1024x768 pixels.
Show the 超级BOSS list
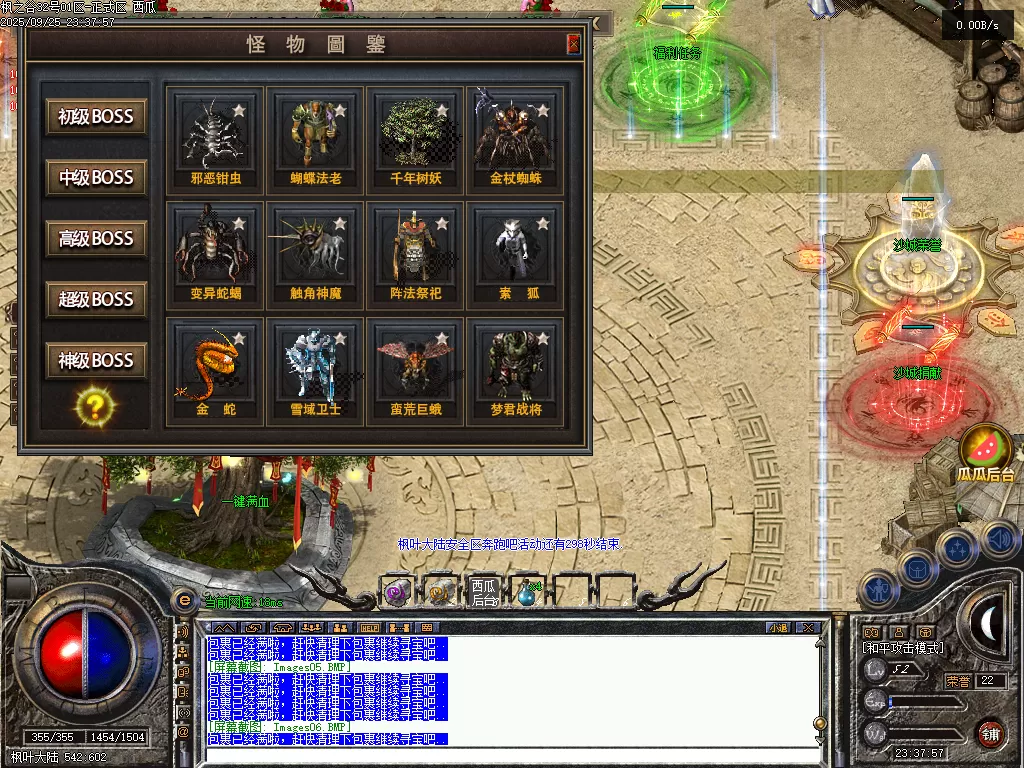coord(96,300)
